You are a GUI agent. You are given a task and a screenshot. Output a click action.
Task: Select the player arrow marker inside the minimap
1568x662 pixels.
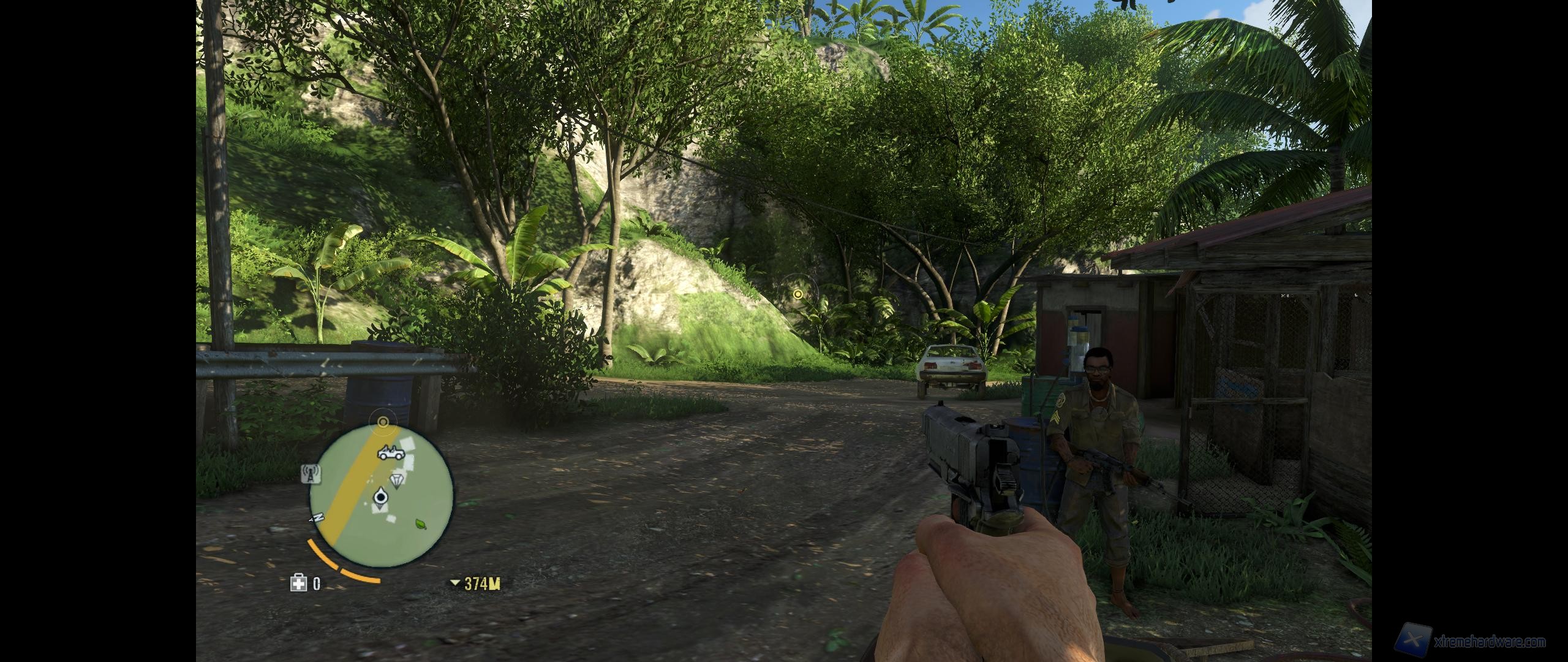click(380, 497)
